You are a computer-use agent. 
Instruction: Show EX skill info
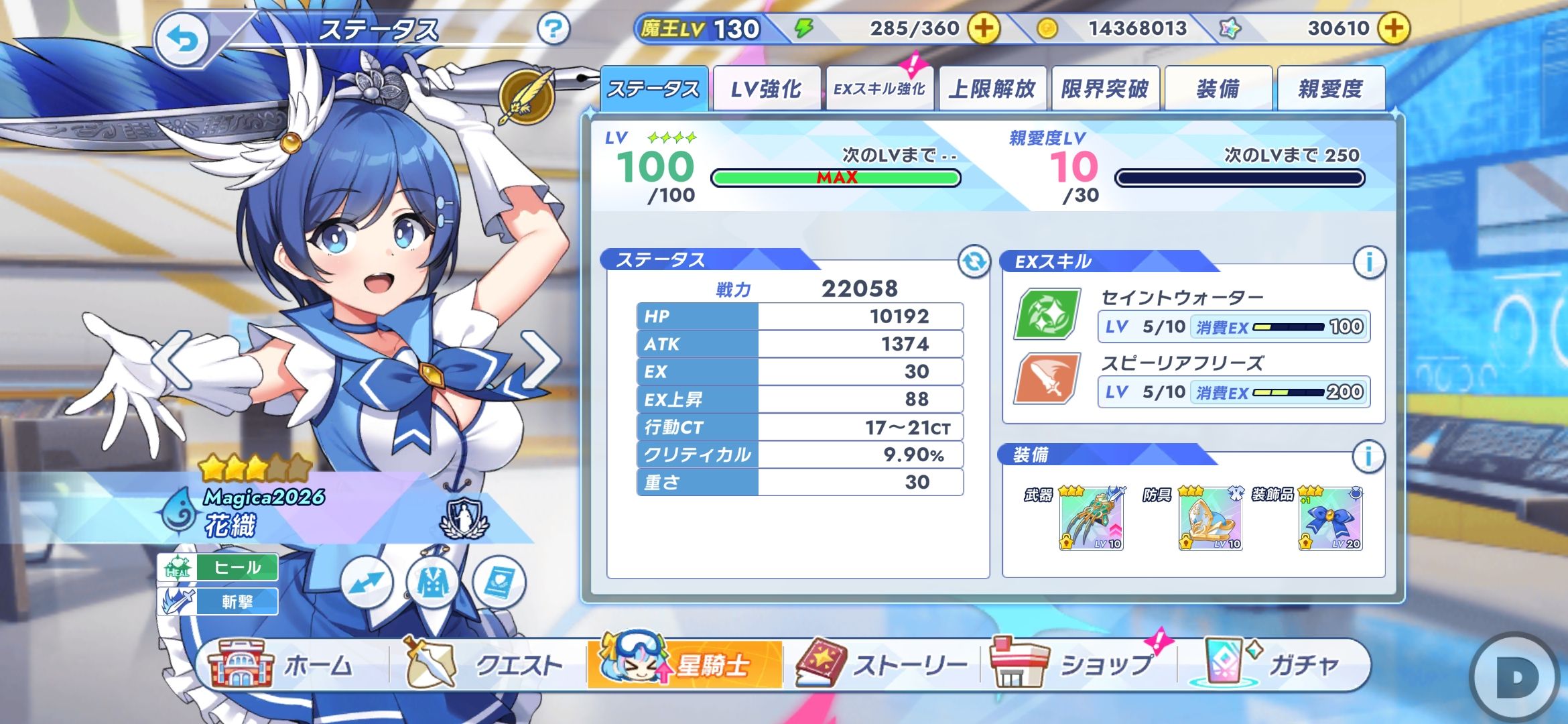pyautogui.click(x=1369, y=261)
